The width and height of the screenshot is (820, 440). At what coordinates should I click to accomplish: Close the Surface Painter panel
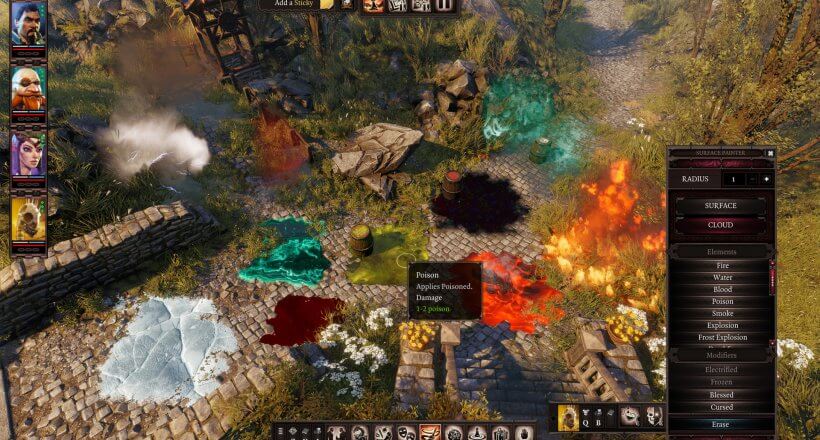pyautogui.click(x=770, y=153)
